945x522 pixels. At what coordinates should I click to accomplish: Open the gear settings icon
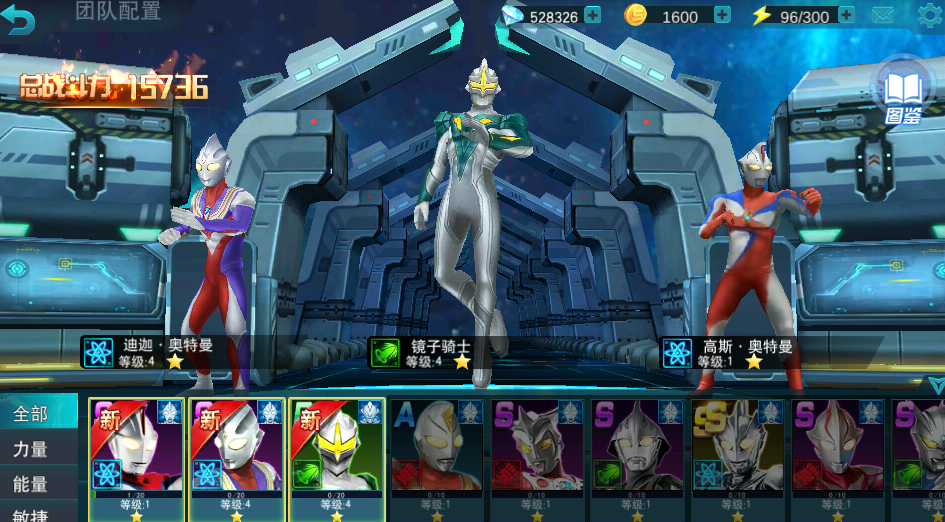[930, 15]
